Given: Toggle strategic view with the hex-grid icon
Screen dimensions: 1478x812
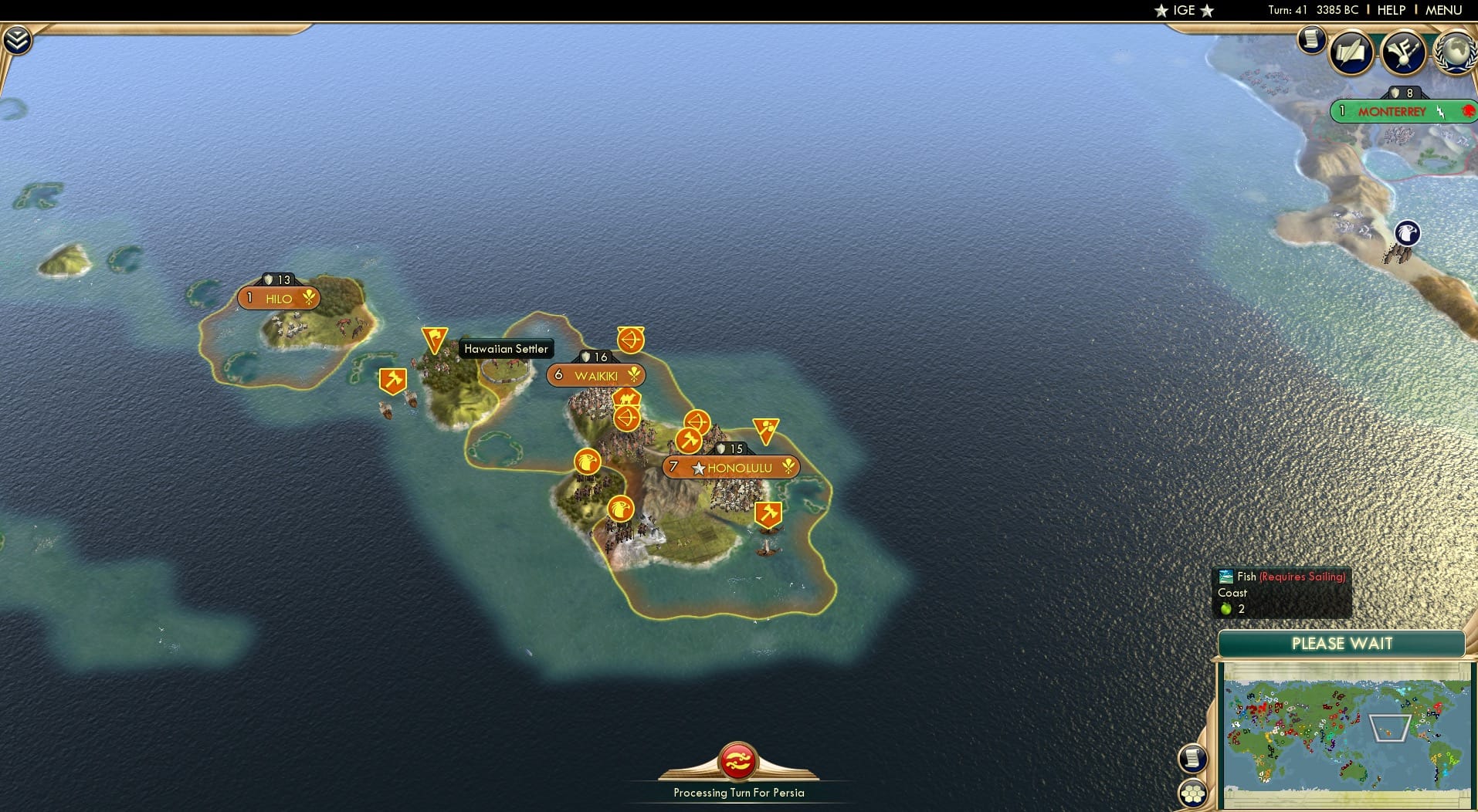Looking at the screenshot, I should (1193, 793).
